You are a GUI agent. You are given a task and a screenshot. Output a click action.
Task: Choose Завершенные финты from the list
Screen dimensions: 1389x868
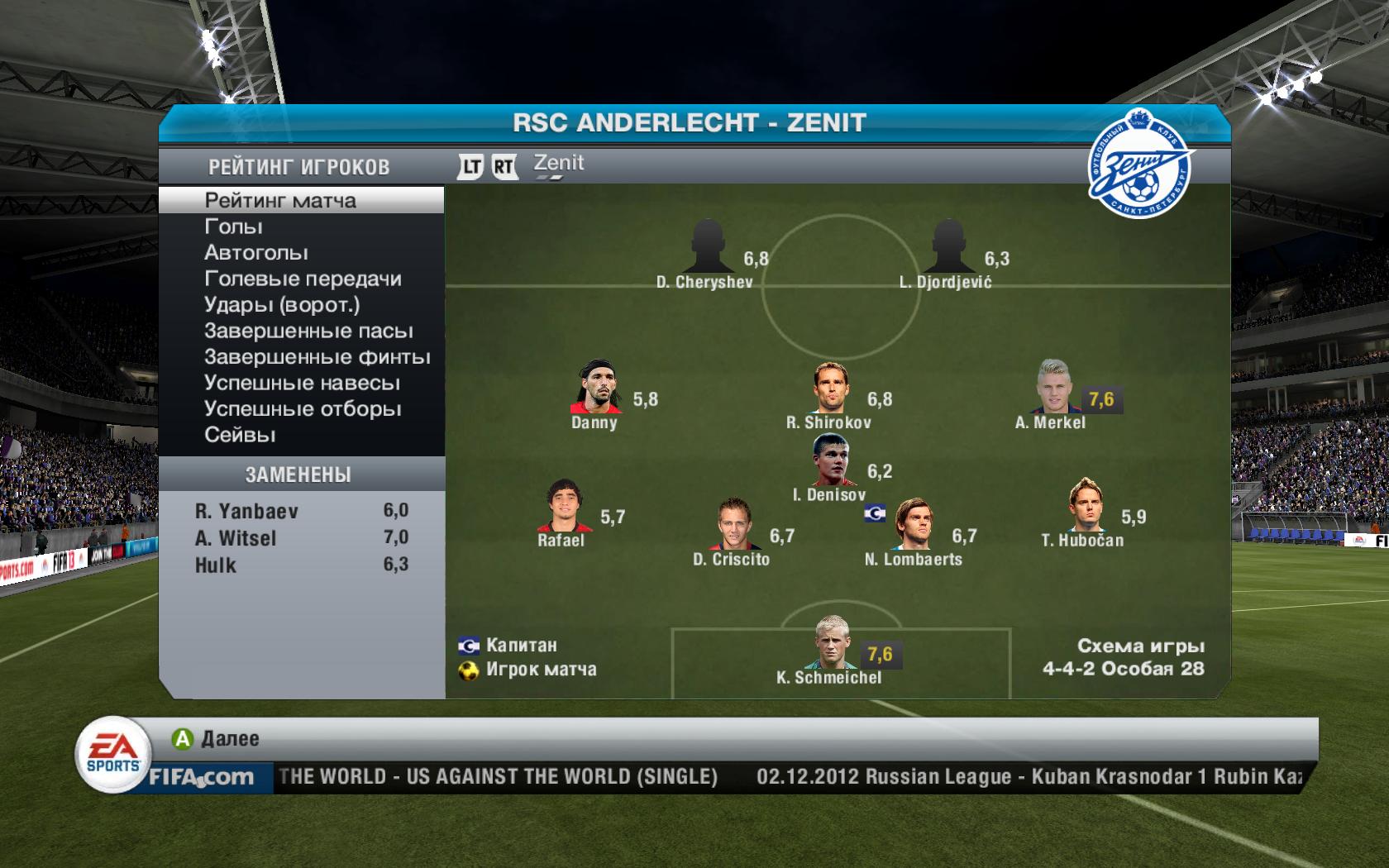point(317,357)
